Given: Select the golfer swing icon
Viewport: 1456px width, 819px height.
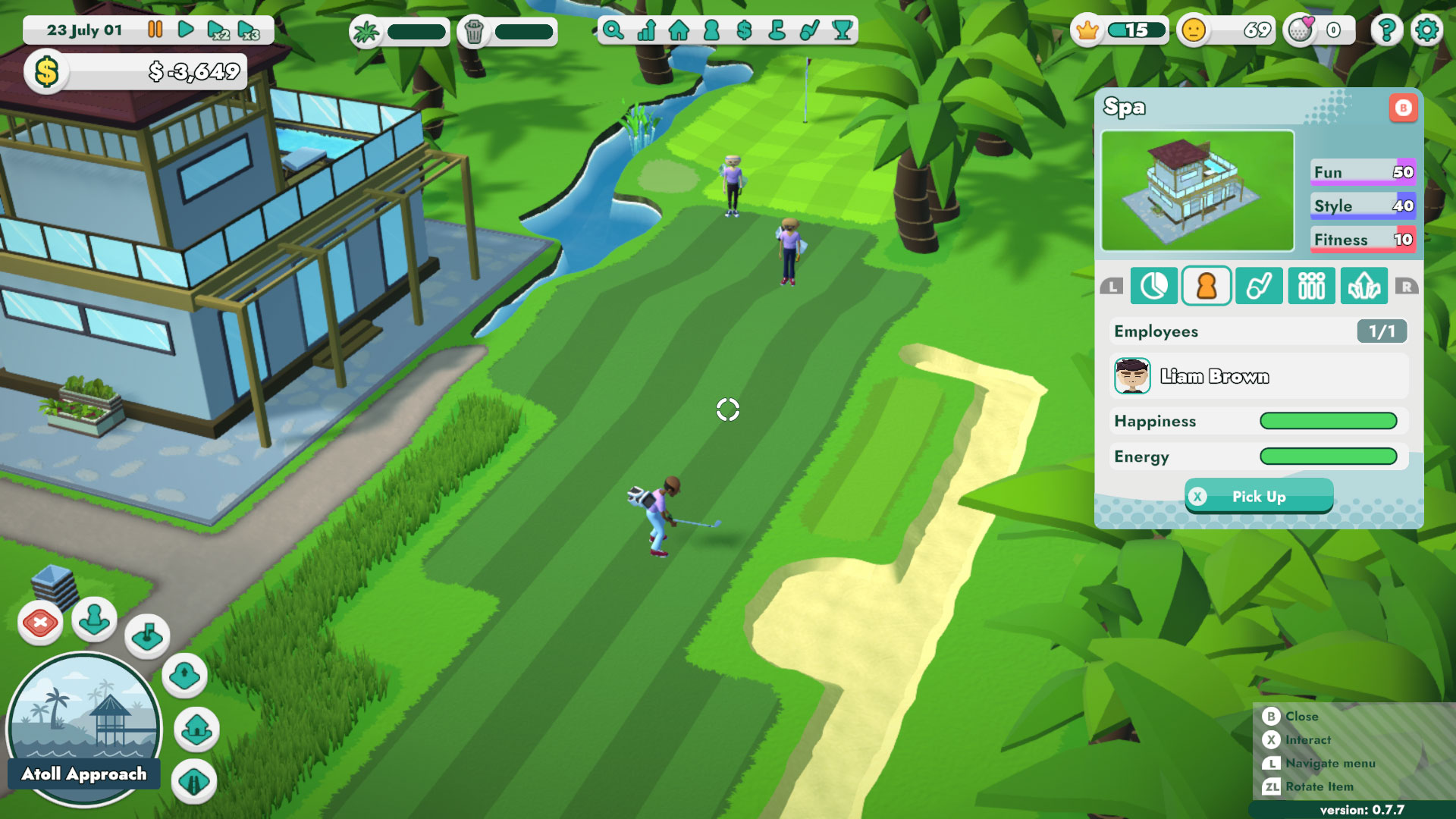Looking at the screenshot, I should point(808,30).
